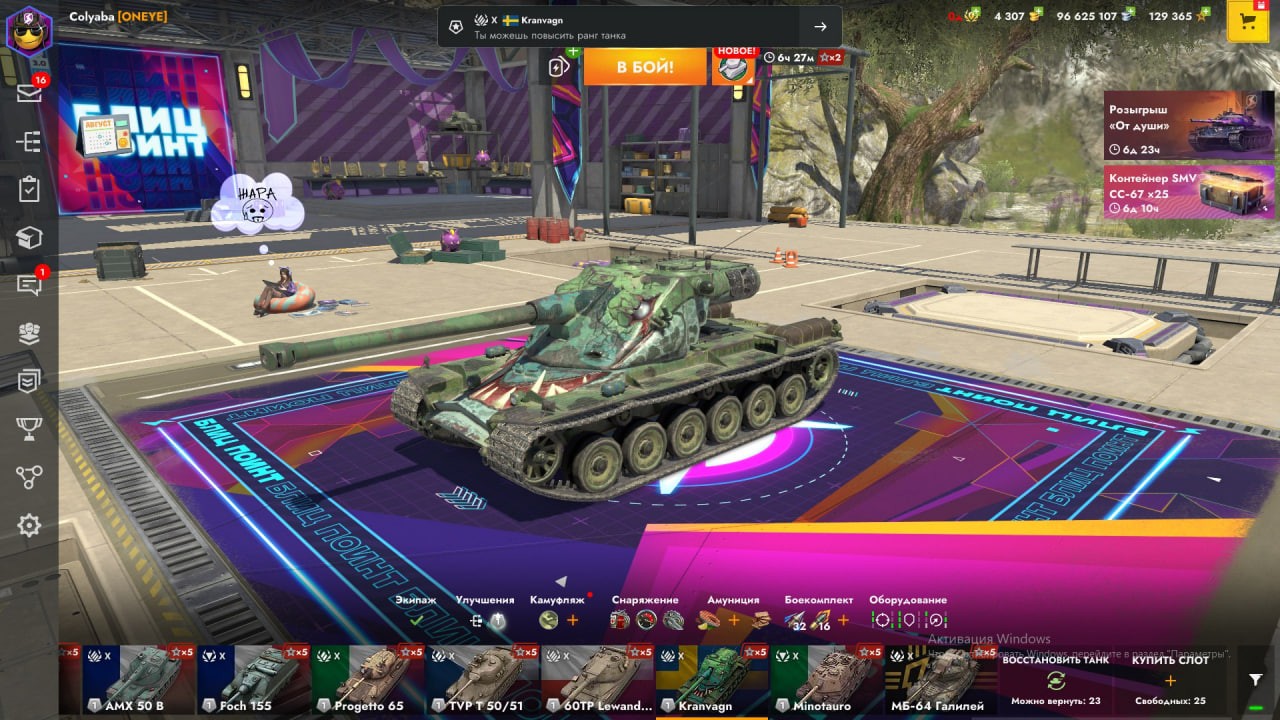Open the Розыгрыш «От души» event banner
The image size is (1280, 720).
tap(1189, 126)
